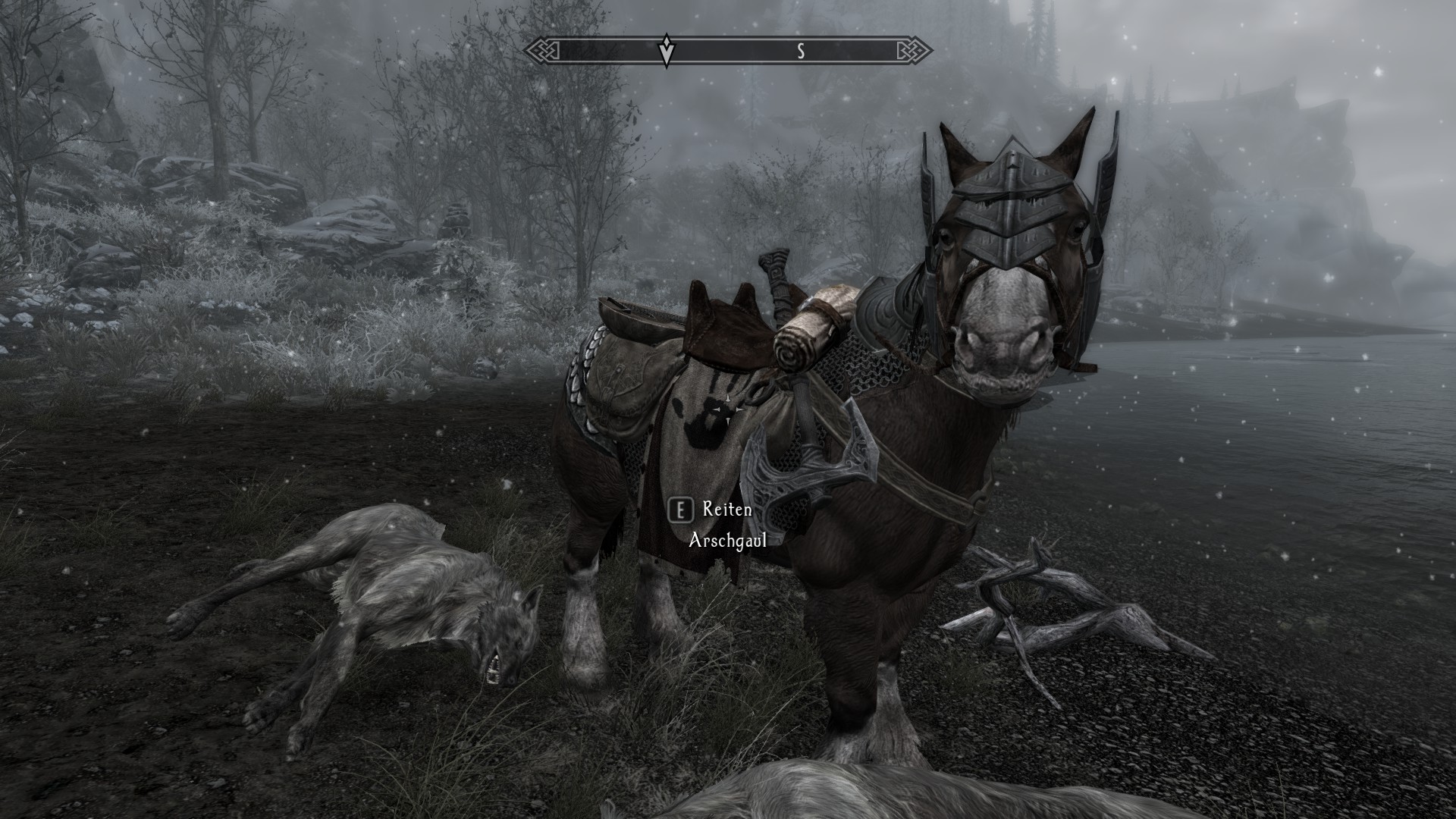Select the South letter on the compass bar

pyautogui.click(x=800, y=51)
